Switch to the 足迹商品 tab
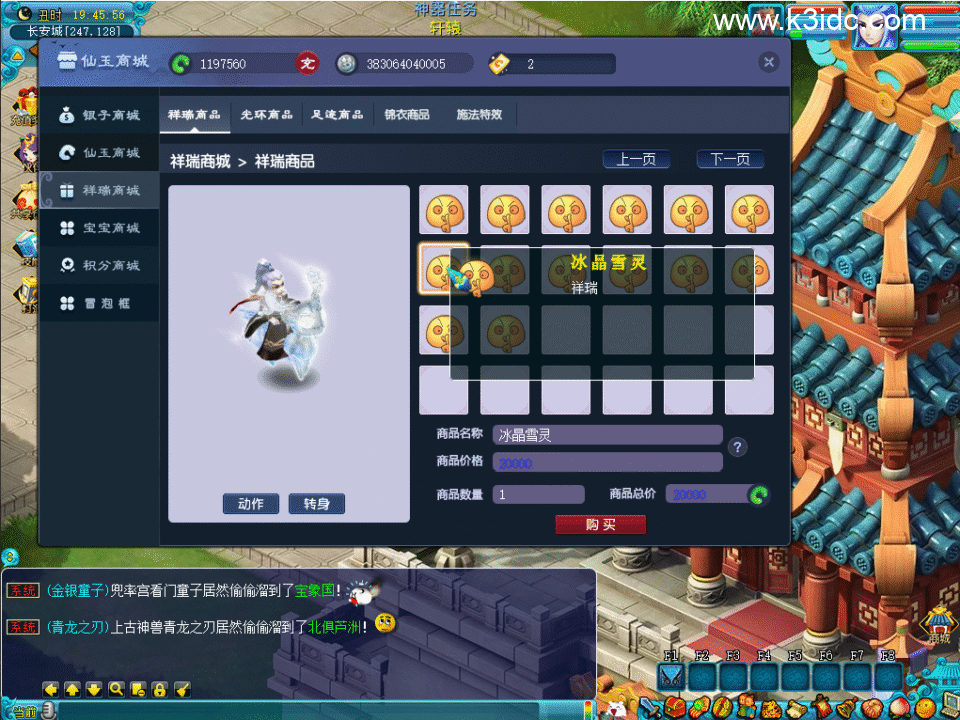Image resolution: width=960 pixels, height=720 pixels. click(x=337, y=115)
